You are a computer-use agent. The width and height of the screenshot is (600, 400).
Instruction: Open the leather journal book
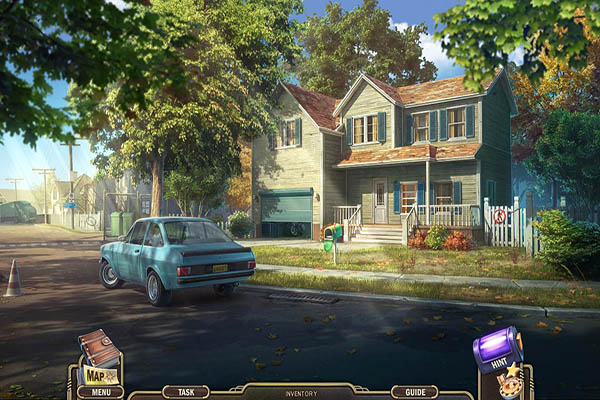coord(99,348)
